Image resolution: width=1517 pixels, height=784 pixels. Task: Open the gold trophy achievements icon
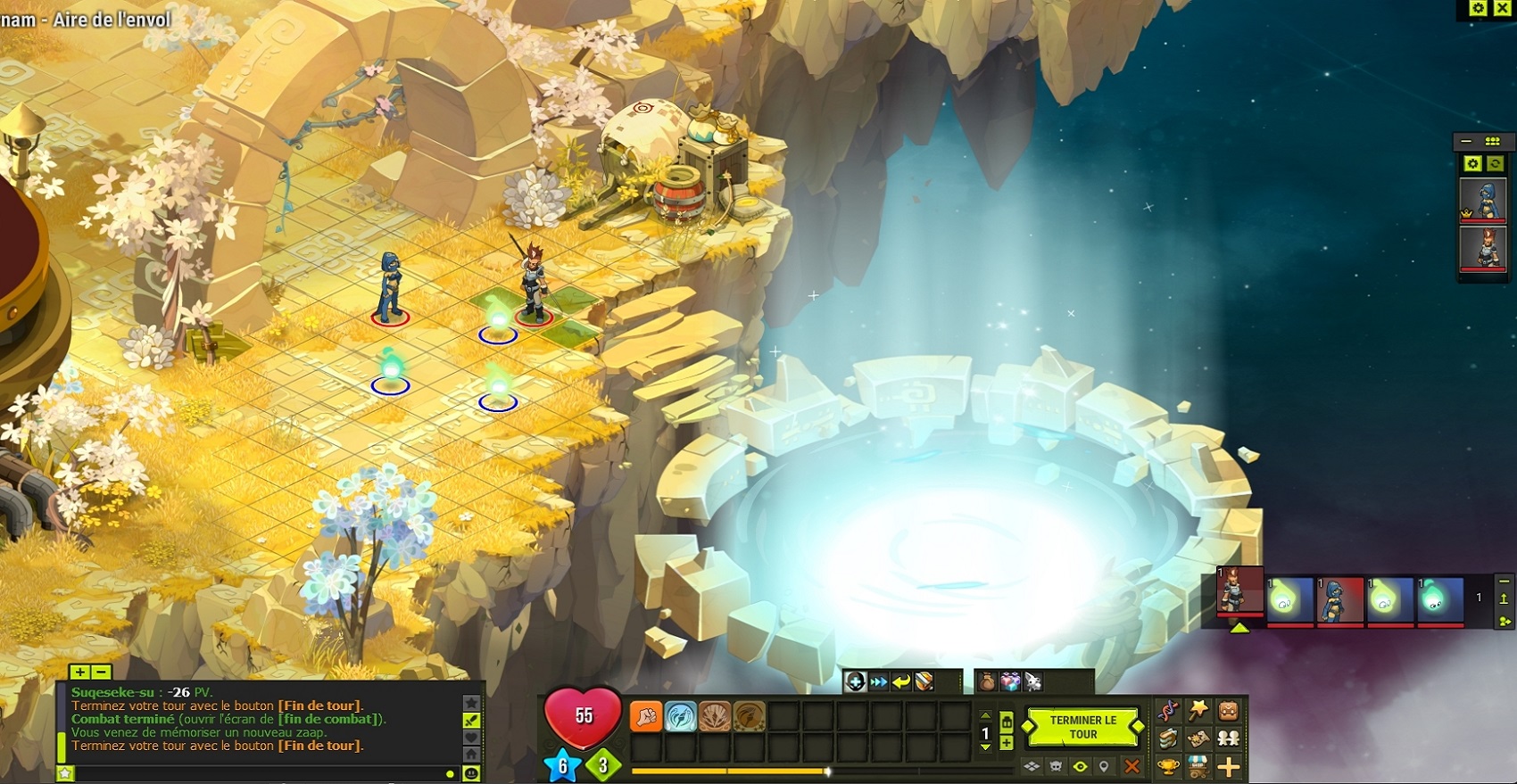click(1167, 766)
